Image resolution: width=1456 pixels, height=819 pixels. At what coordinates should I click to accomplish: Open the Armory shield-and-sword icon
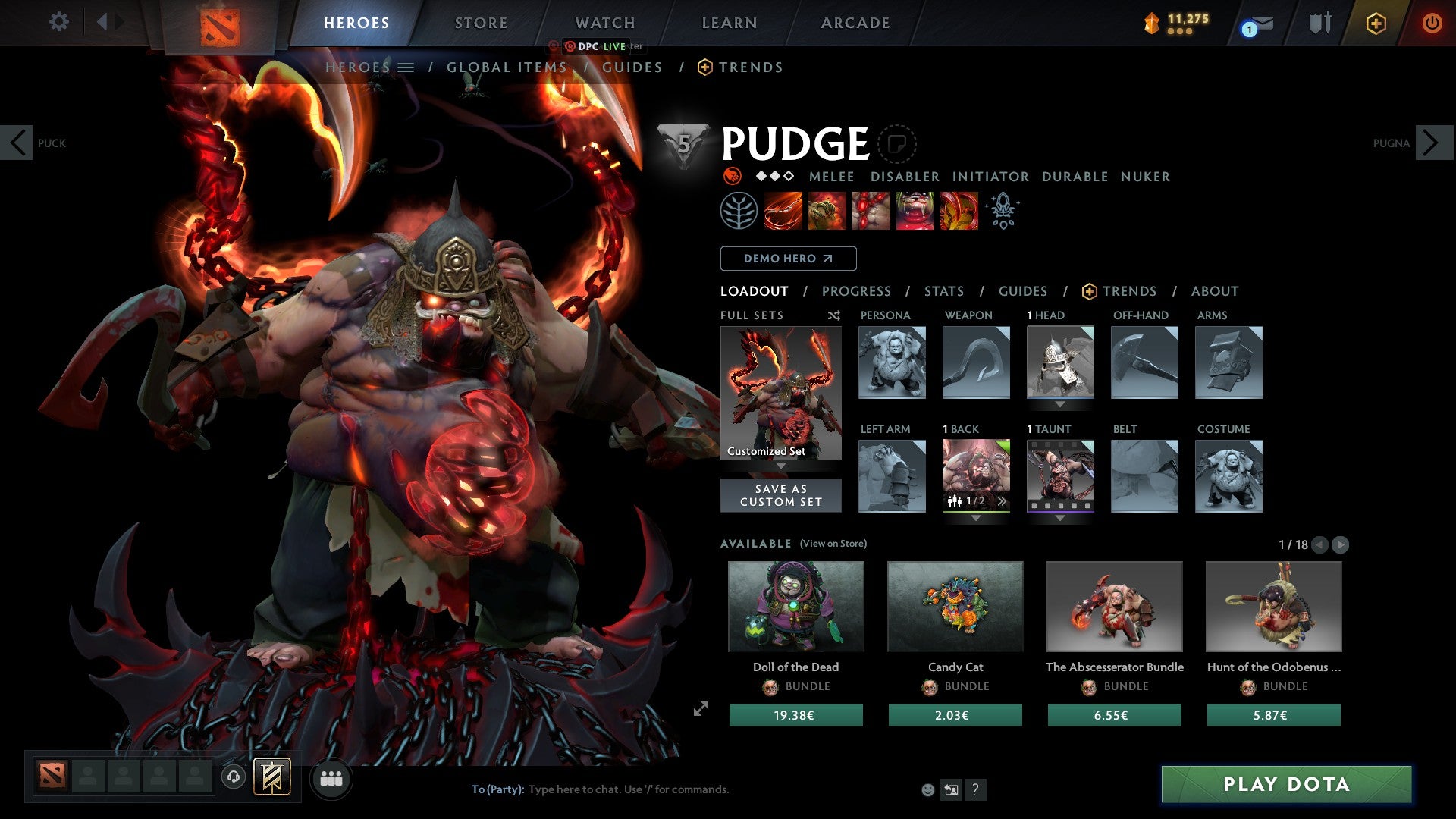coord(1319,23)
